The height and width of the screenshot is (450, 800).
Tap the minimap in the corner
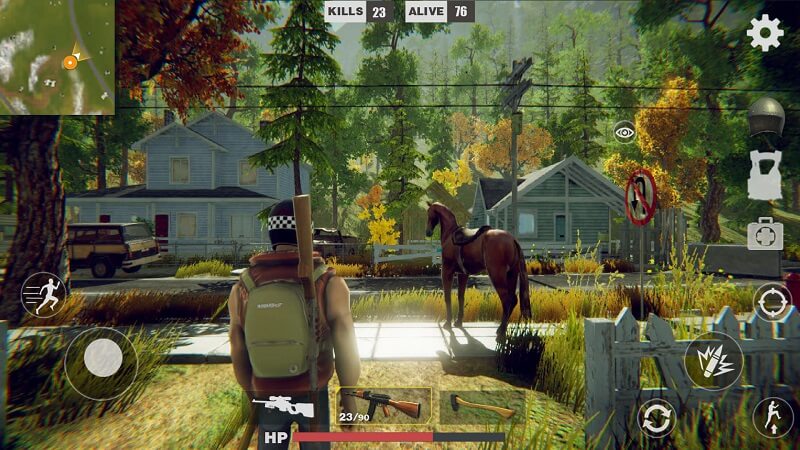coord(57,56)
